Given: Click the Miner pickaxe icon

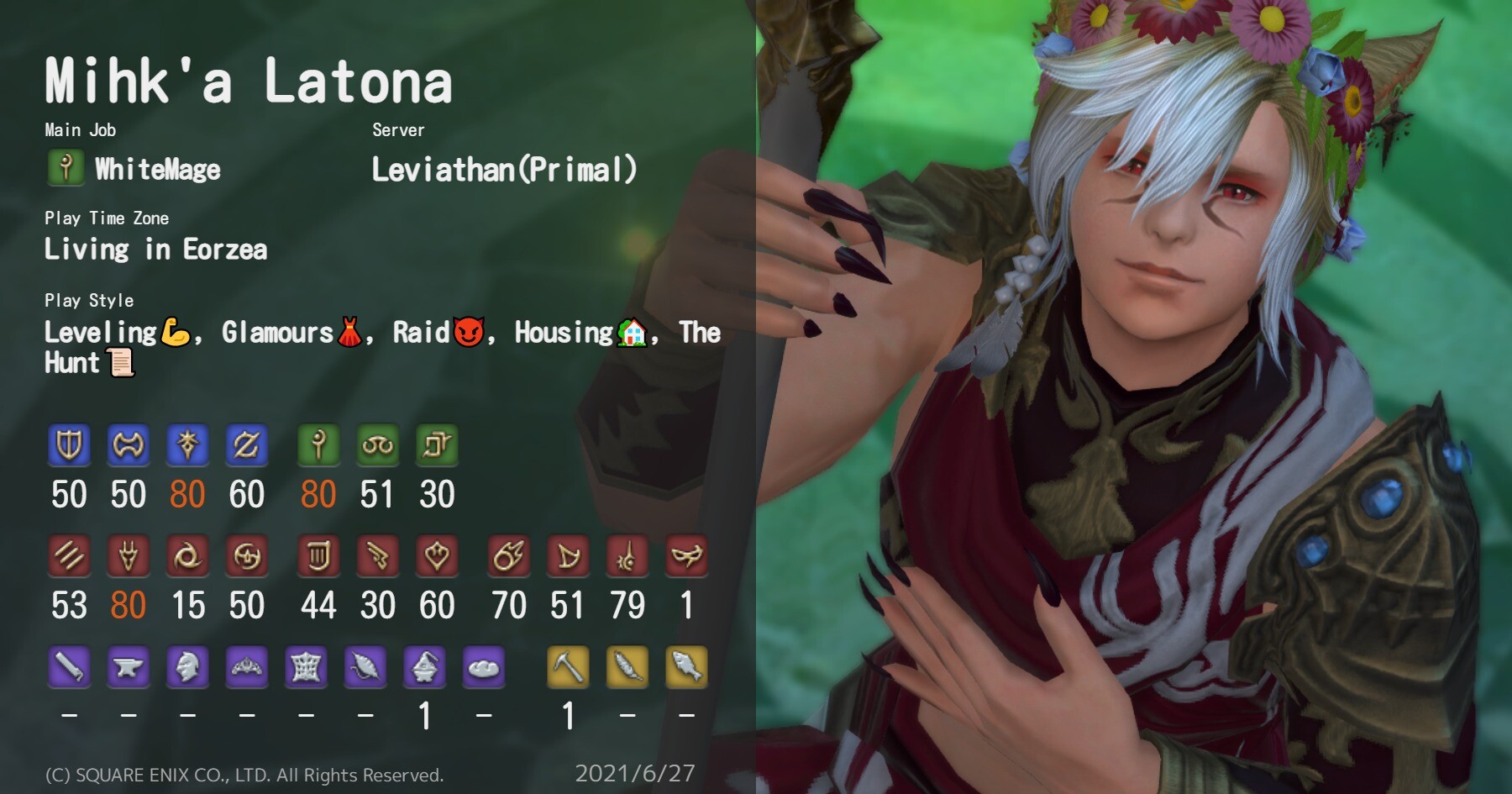Looking at the screenshot, I should (x=568, y=668).
